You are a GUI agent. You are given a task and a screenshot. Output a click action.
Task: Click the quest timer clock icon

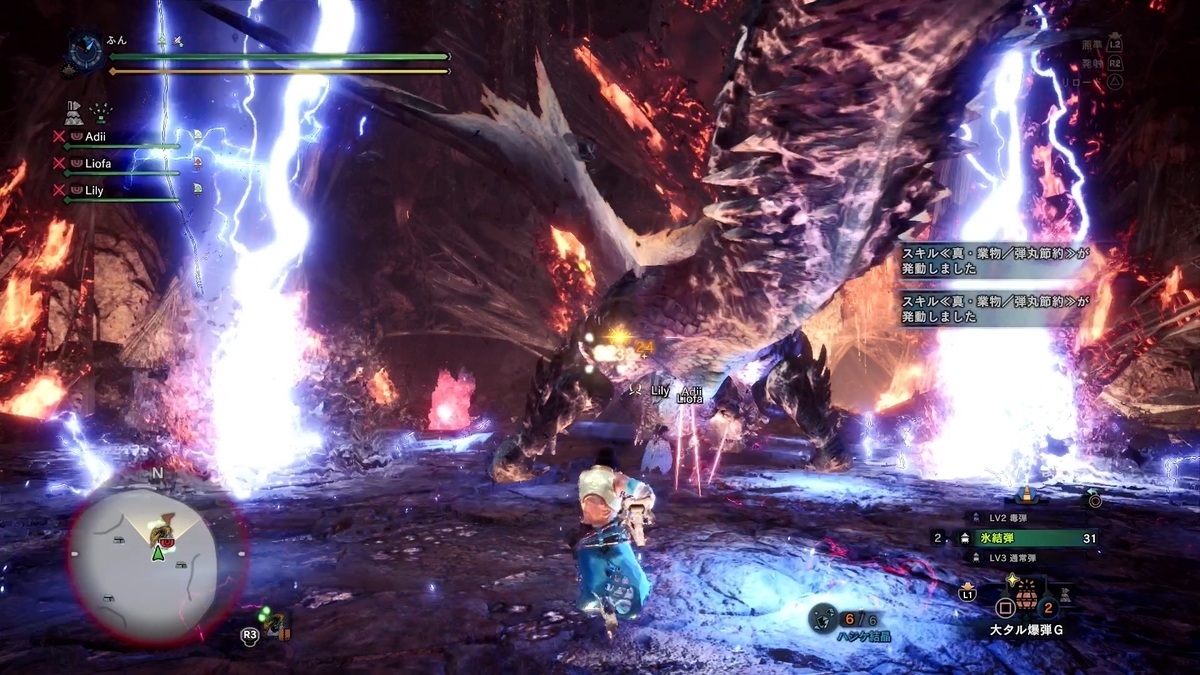84,48
